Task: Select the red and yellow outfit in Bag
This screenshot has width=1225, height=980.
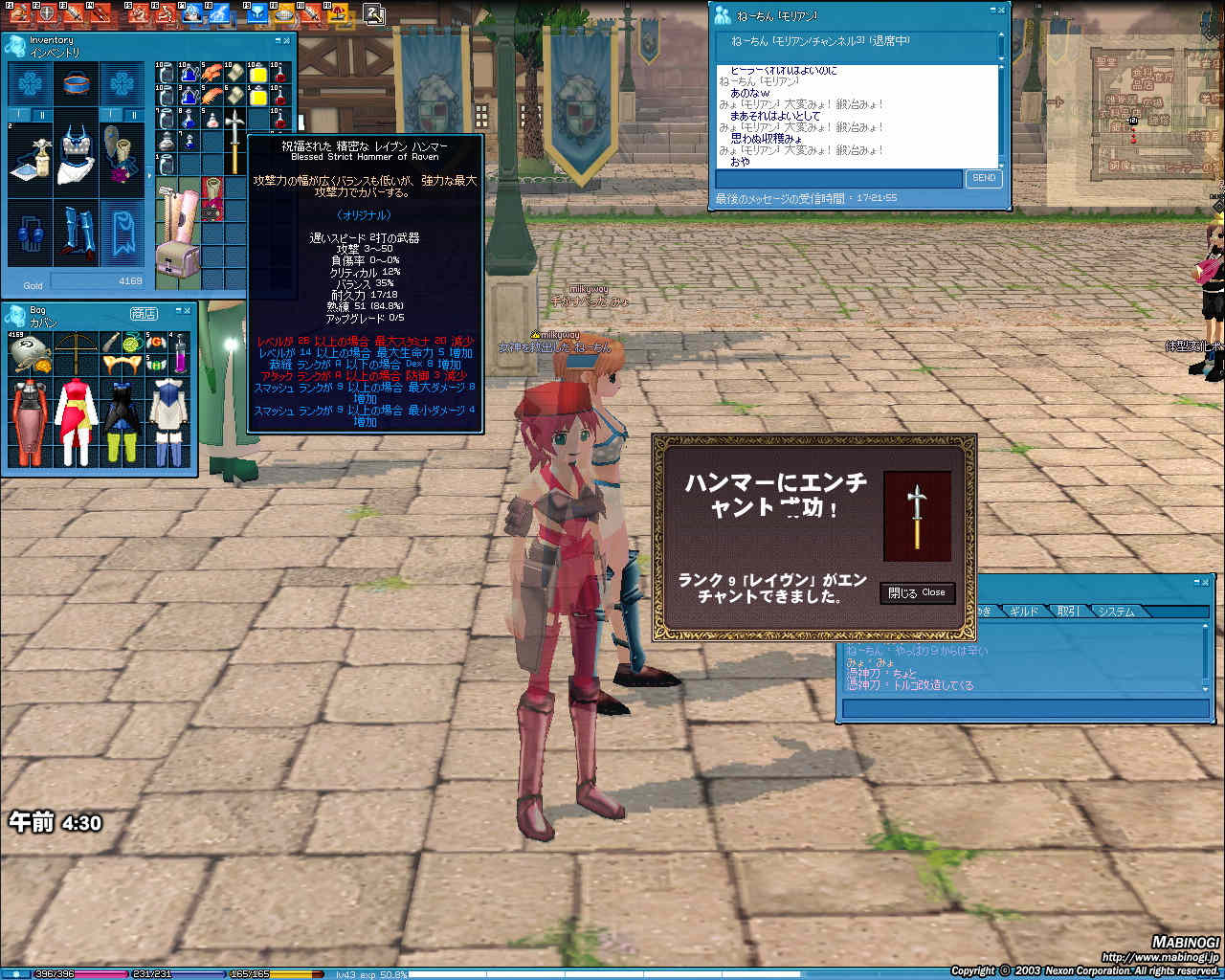Action: click(75, 421)
